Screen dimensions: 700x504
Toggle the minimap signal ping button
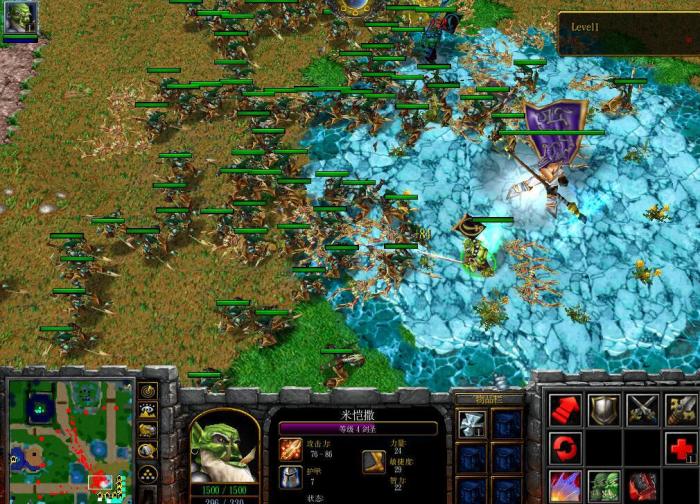pyautogui.click(x=147, y=391)
